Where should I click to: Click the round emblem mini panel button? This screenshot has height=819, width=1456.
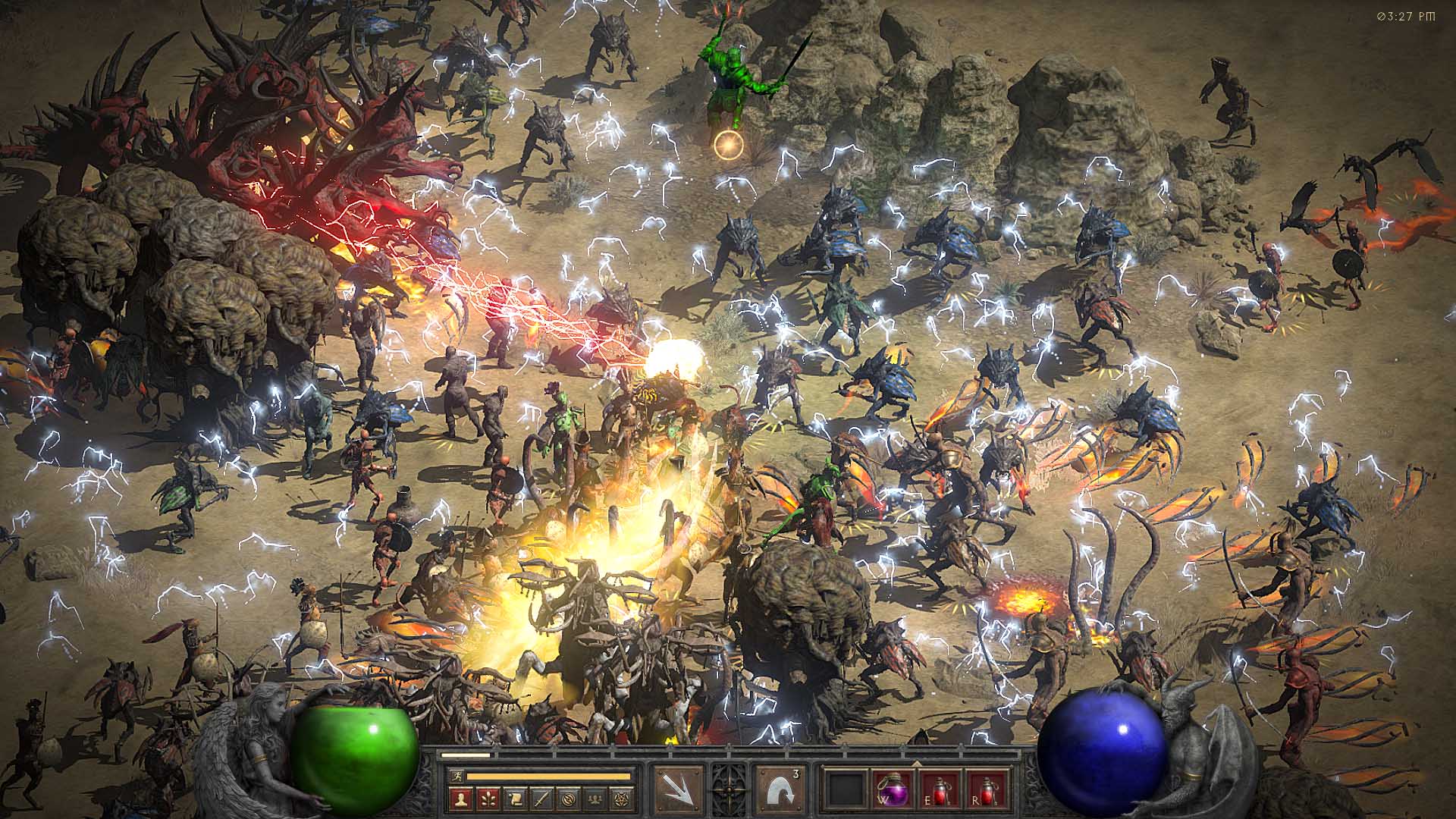(x=569, y=798)
